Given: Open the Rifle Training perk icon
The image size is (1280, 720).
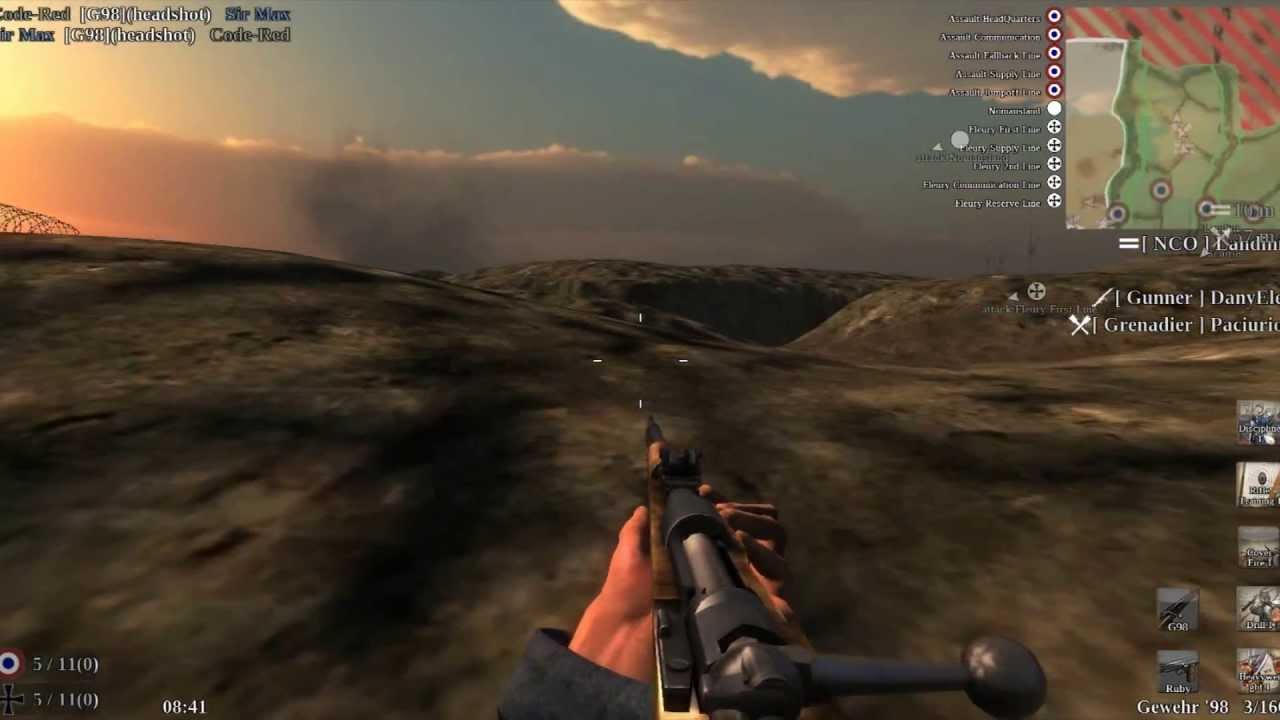Looking at the screenshot, I should (x=1258, y=483).
